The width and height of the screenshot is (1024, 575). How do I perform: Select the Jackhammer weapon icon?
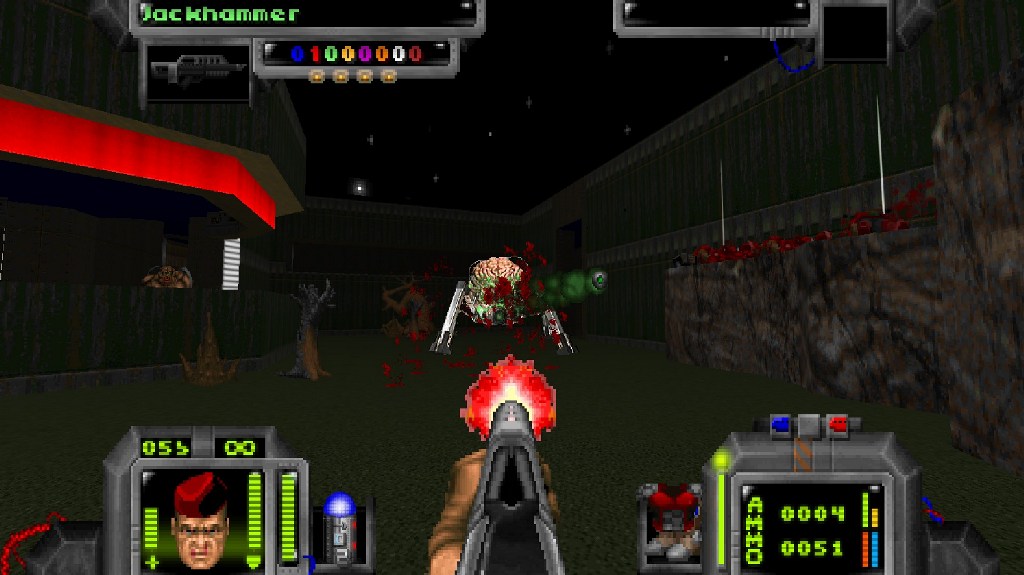pos(197,70)
